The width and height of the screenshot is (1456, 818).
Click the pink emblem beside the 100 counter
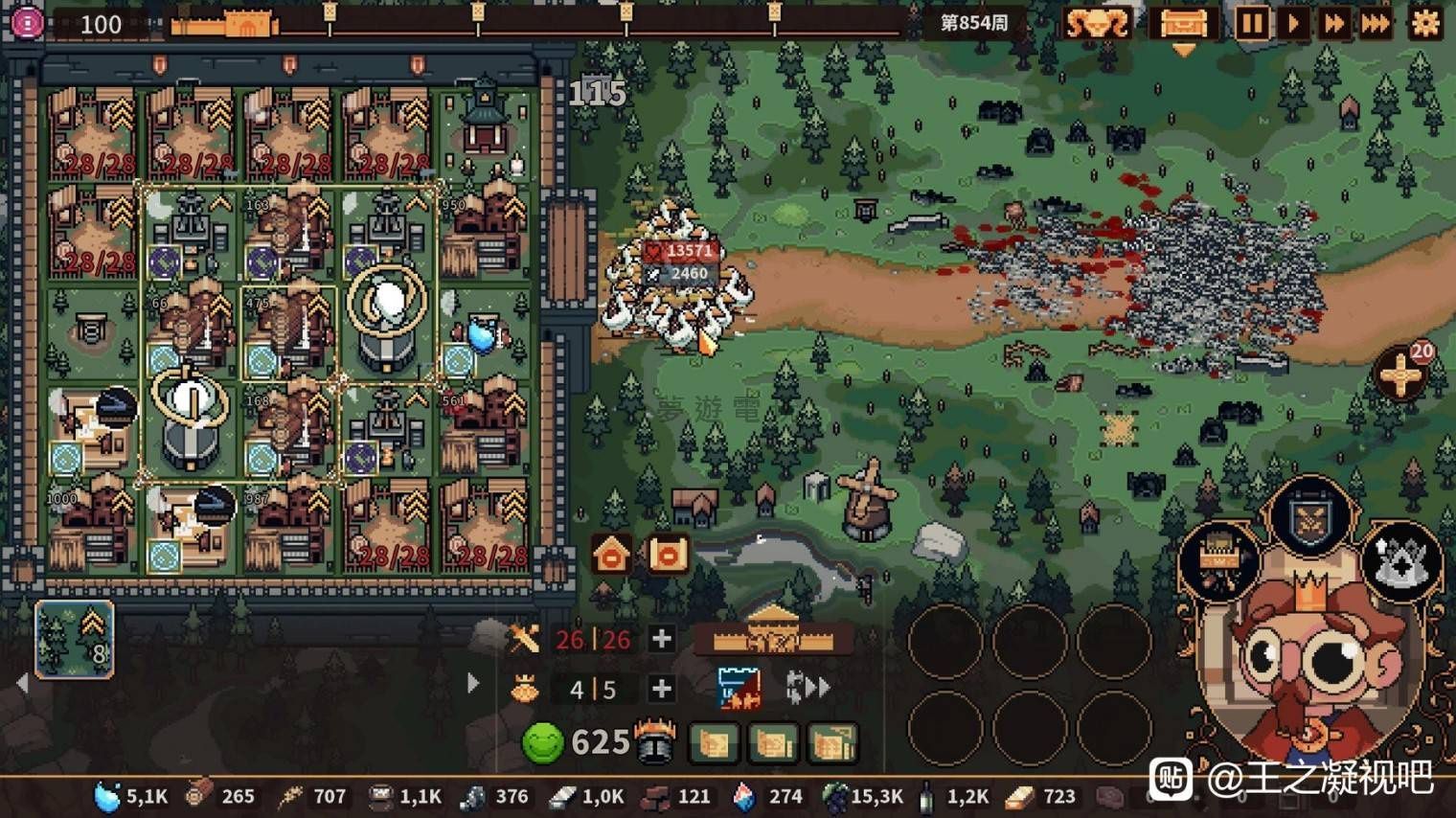coord(26,23)
